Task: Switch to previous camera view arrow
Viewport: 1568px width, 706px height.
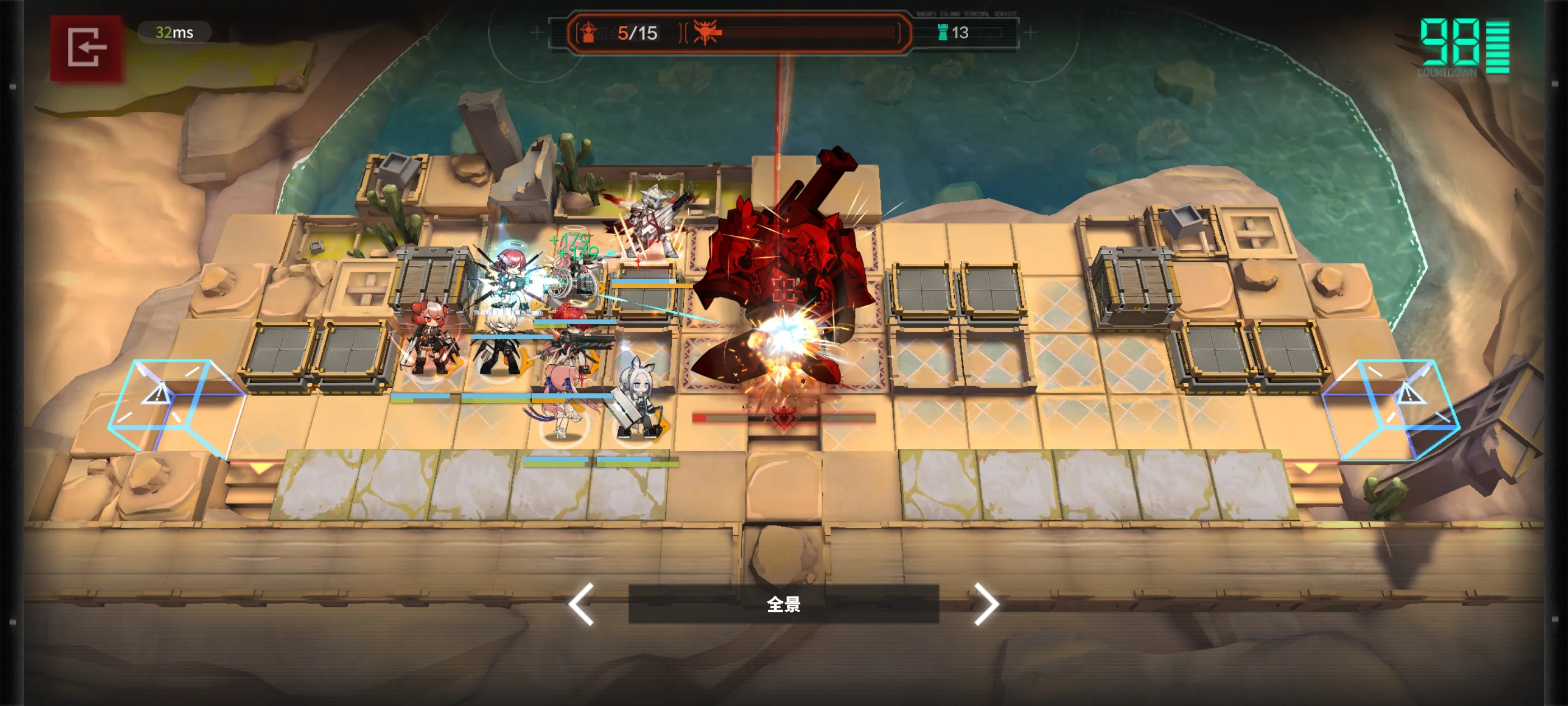Action: pos(581,603)
